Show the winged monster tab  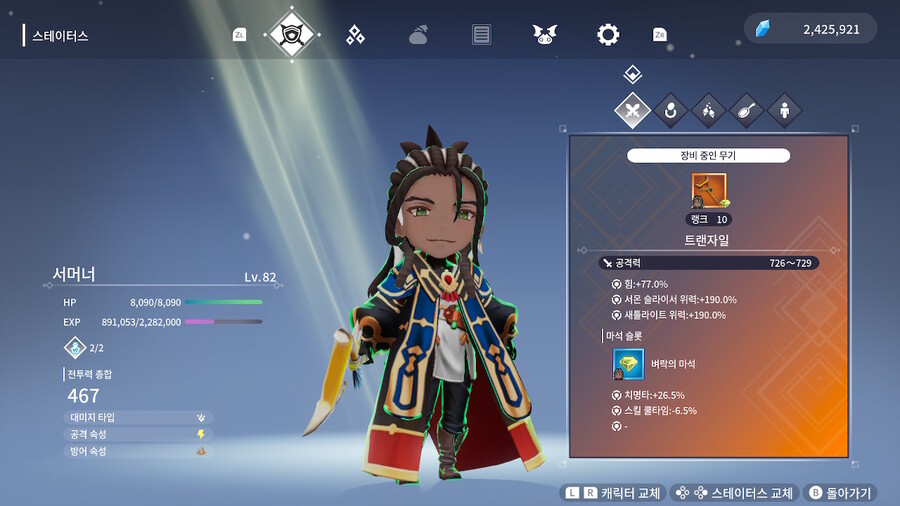pyautogui.click(x=545, y=35)
